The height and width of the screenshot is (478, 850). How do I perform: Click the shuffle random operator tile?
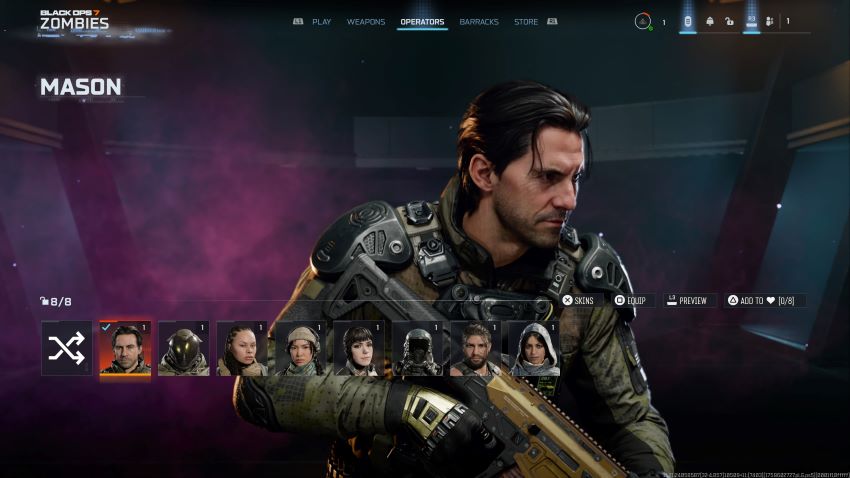click(x=67, y=348)
